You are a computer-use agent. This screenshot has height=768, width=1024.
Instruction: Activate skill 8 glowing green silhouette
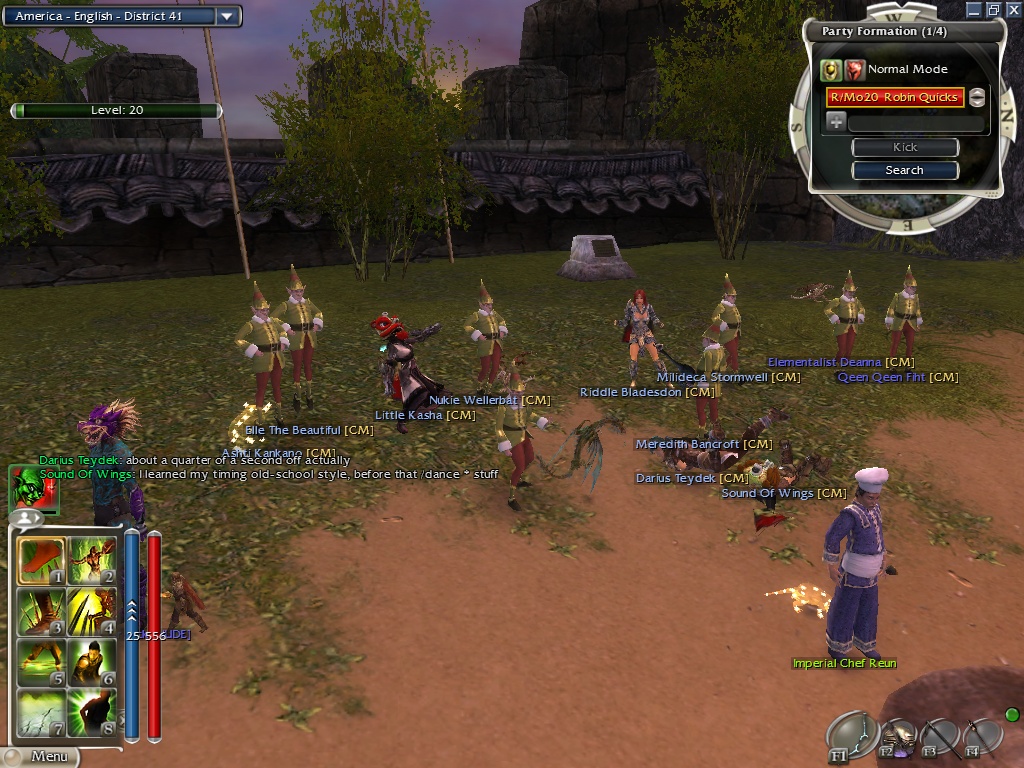tap(91, 714)
